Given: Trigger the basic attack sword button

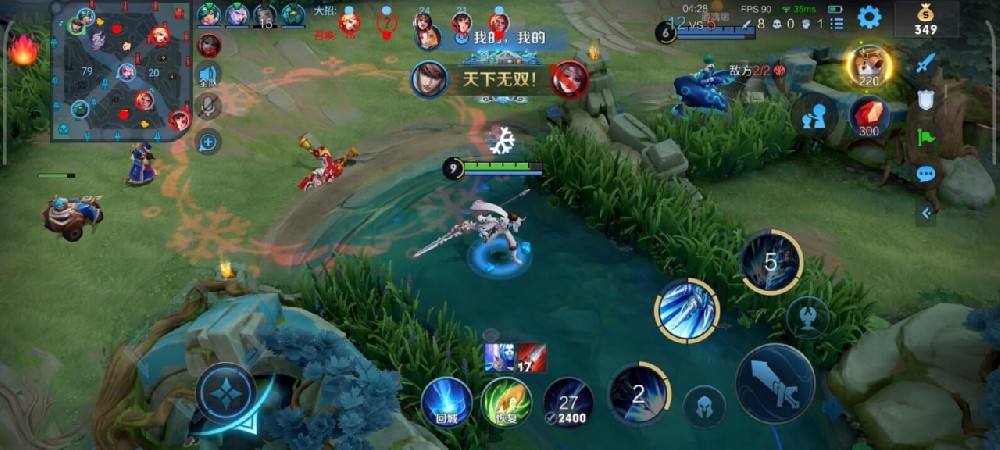Looking at the screenshot, I should coord(775,383).
